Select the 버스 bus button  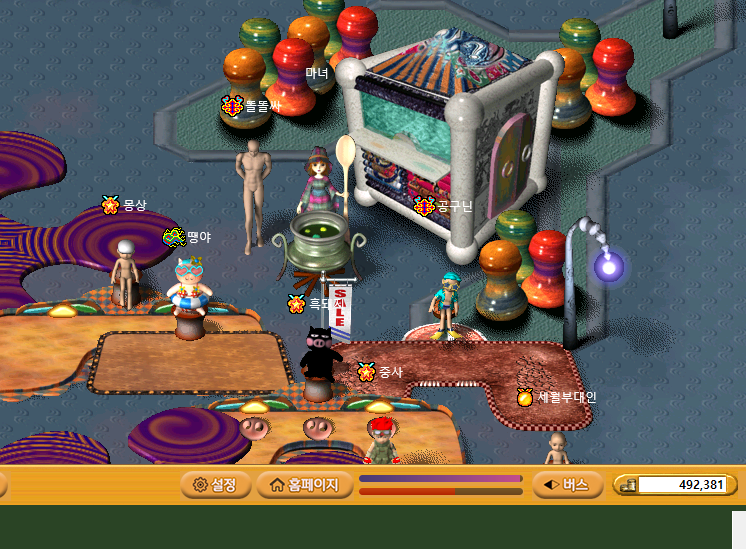click(x=566, y=485)
